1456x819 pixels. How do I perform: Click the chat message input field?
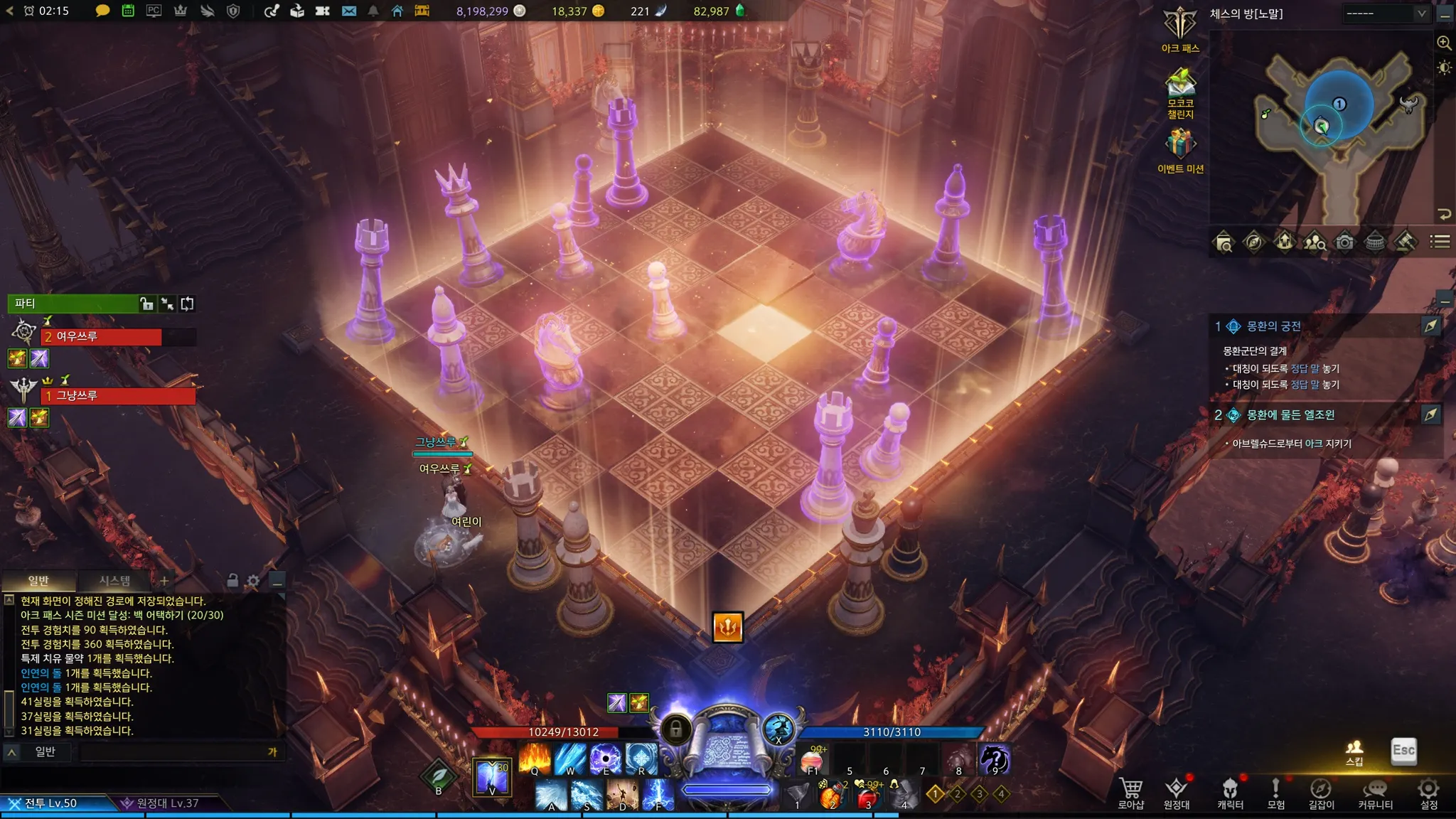174,751
